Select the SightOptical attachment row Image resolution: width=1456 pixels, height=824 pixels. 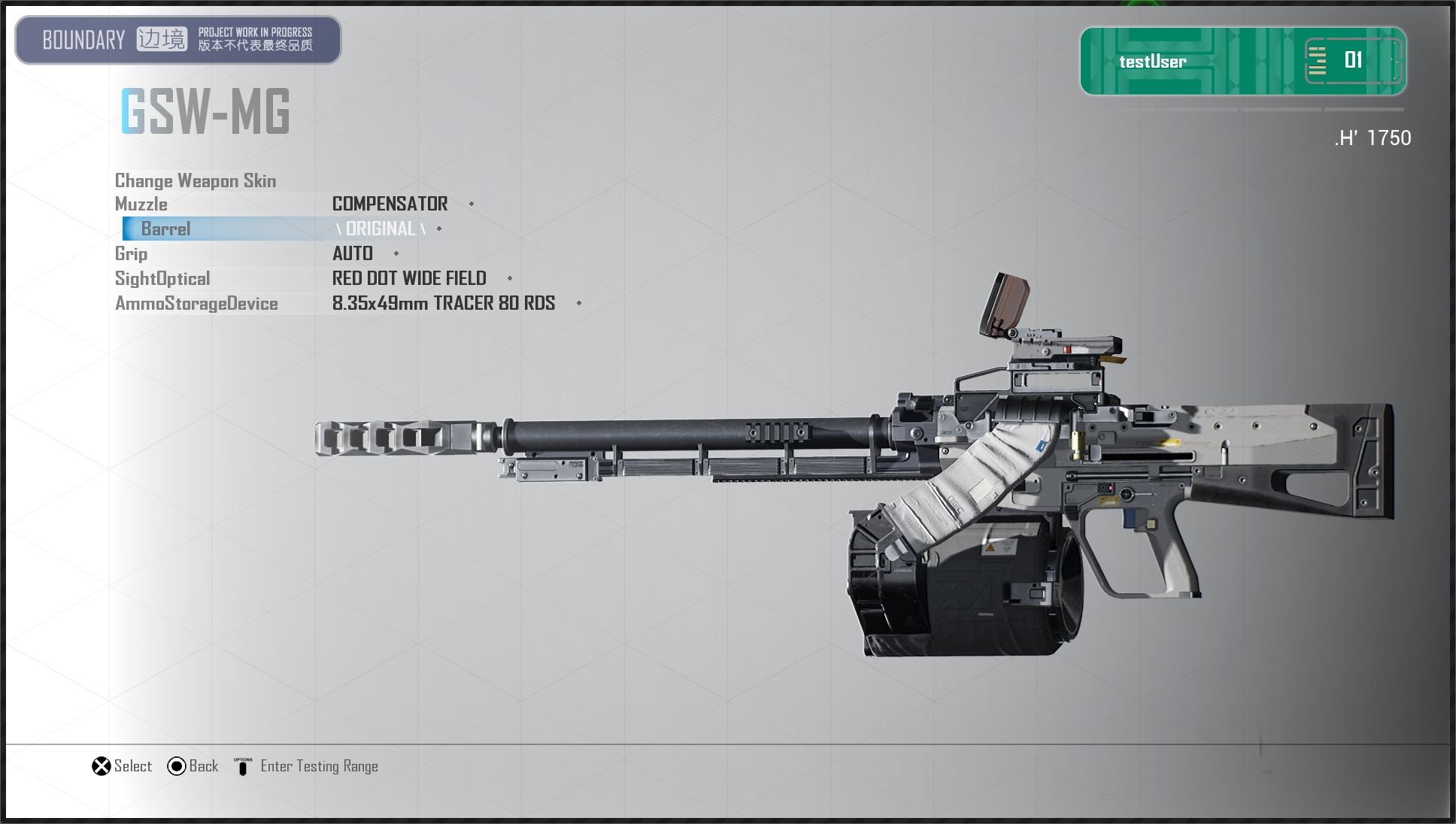162,278
